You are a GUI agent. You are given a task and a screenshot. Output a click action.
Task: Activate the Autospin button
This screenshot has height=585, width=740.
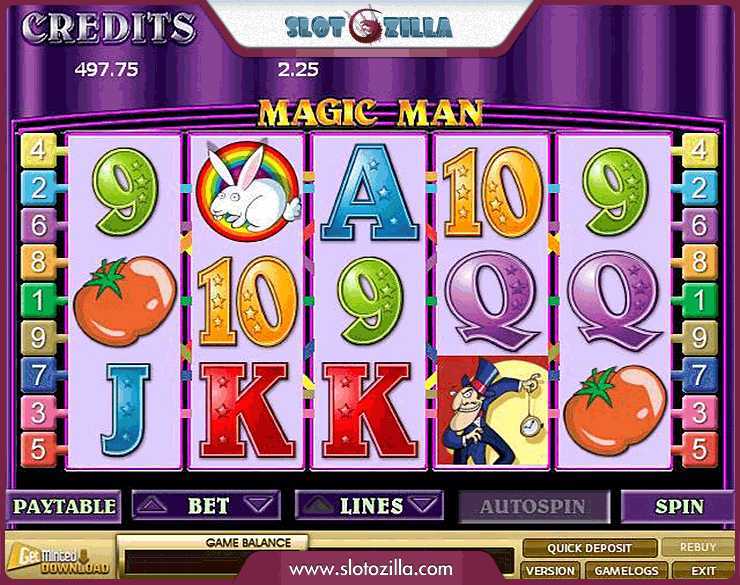tap(533, 506)
